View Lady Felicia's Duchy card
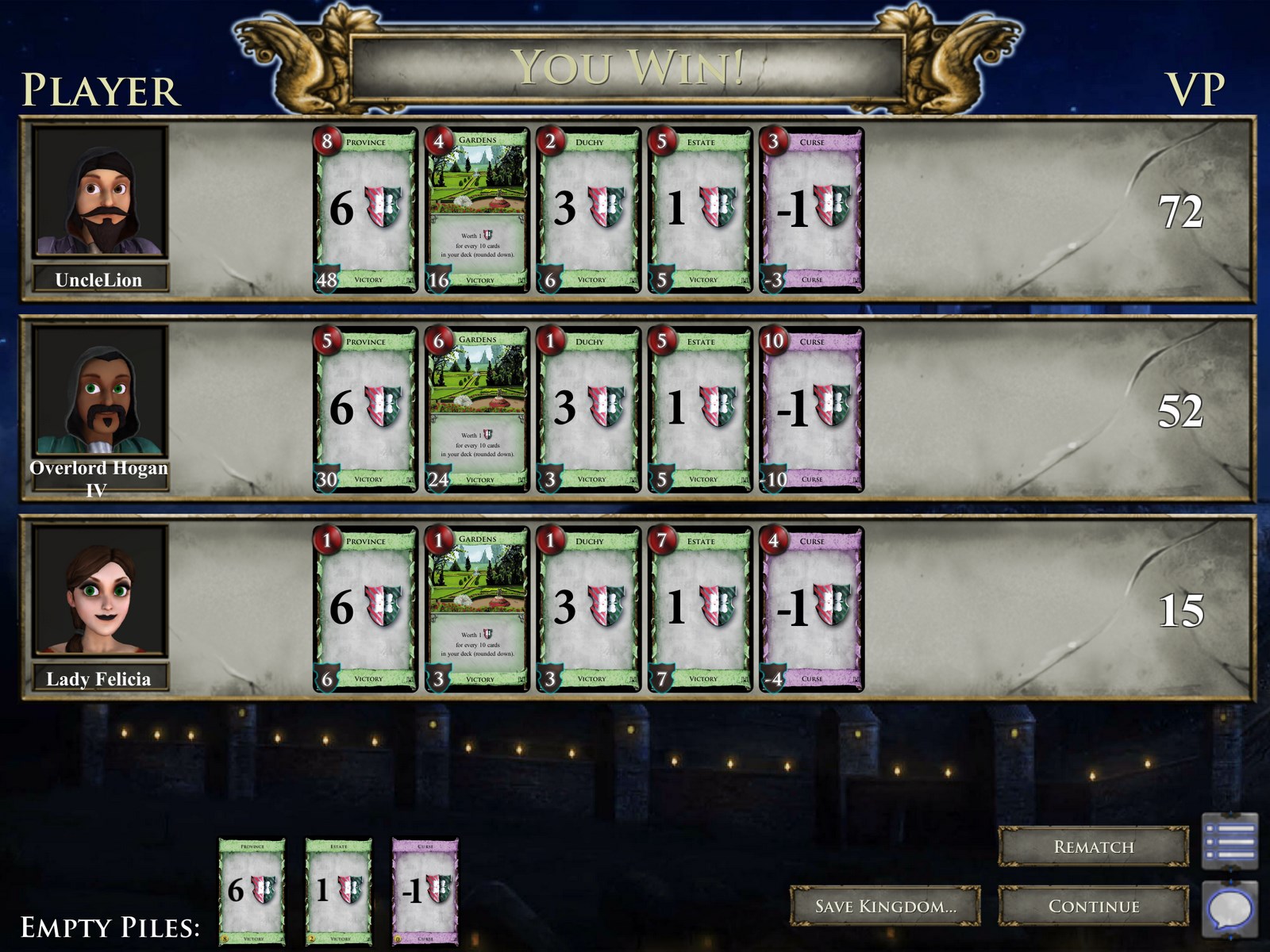This screenshot has width=1270, height=952. click(x=588, y=609)
